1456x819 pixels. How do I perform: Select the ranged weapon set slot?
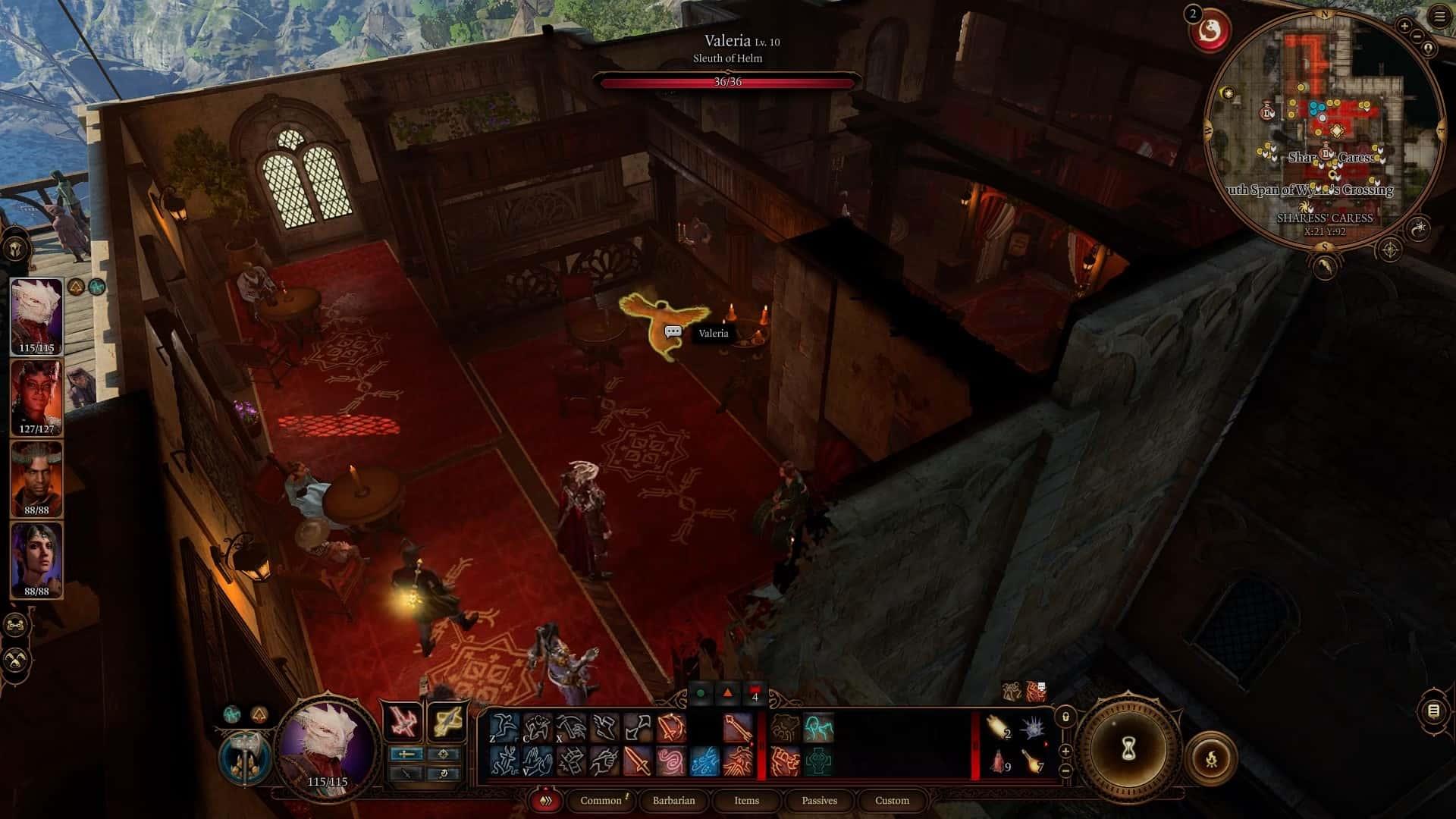point(445,721)
